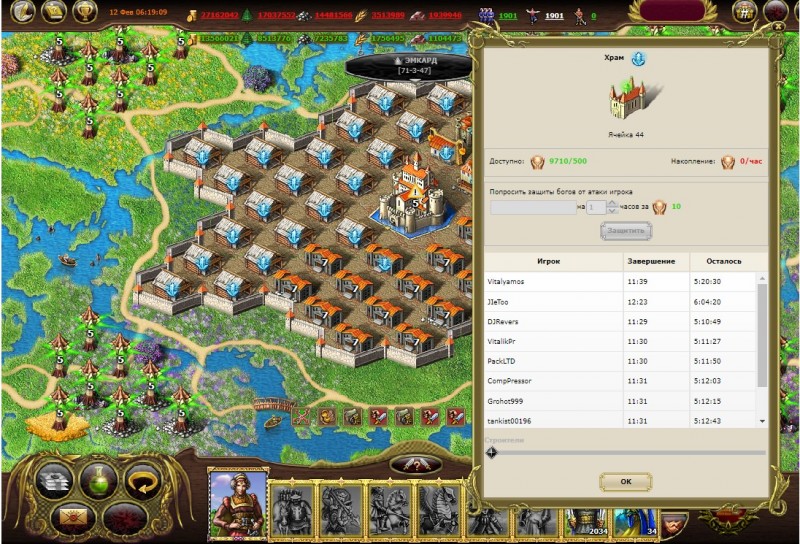Click the blue temple info icon beside Храм

click(639, 59)
